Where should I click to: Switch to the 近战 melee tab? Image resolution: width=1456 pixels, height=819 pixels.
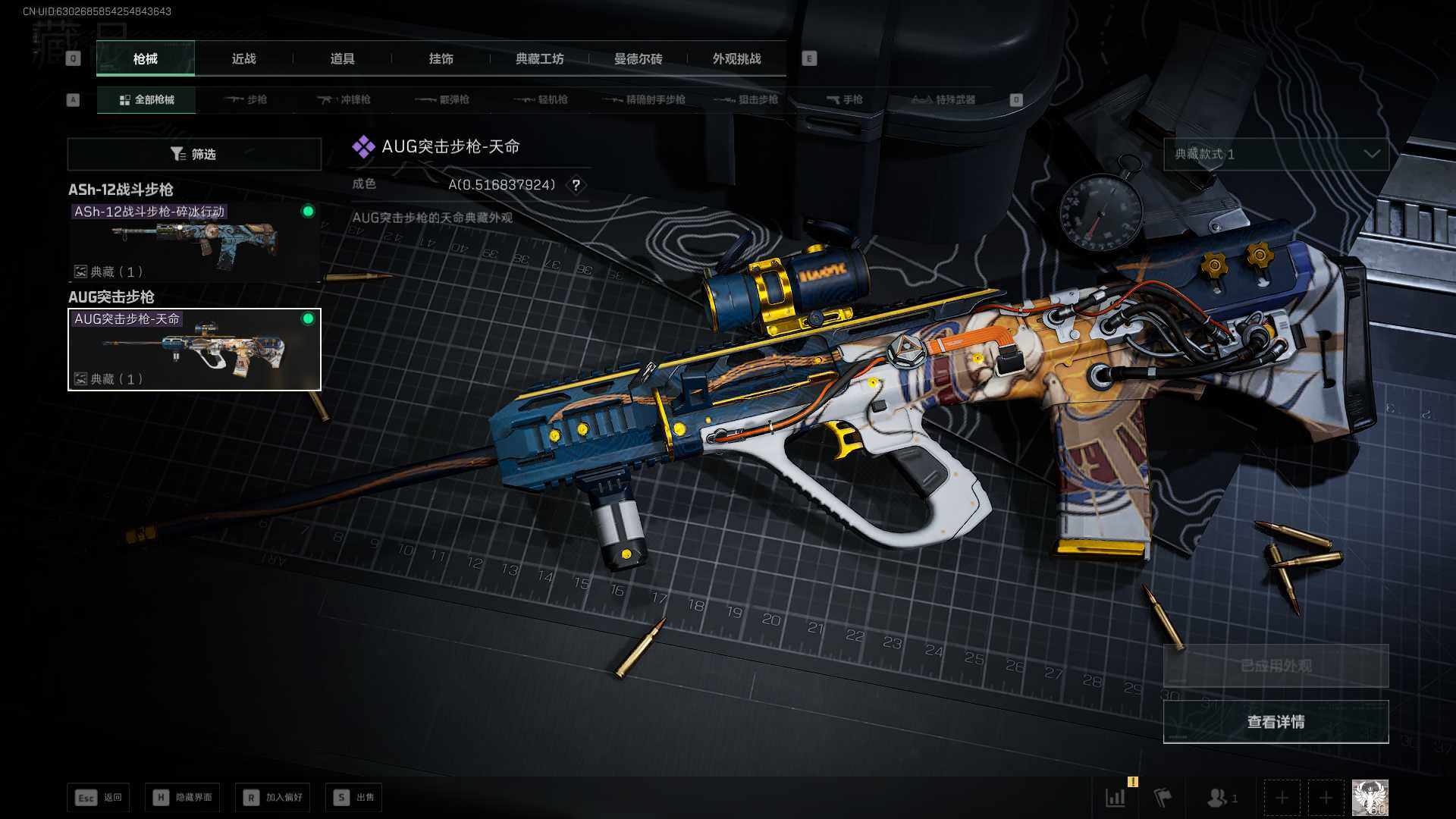click(x=243, y=59)
